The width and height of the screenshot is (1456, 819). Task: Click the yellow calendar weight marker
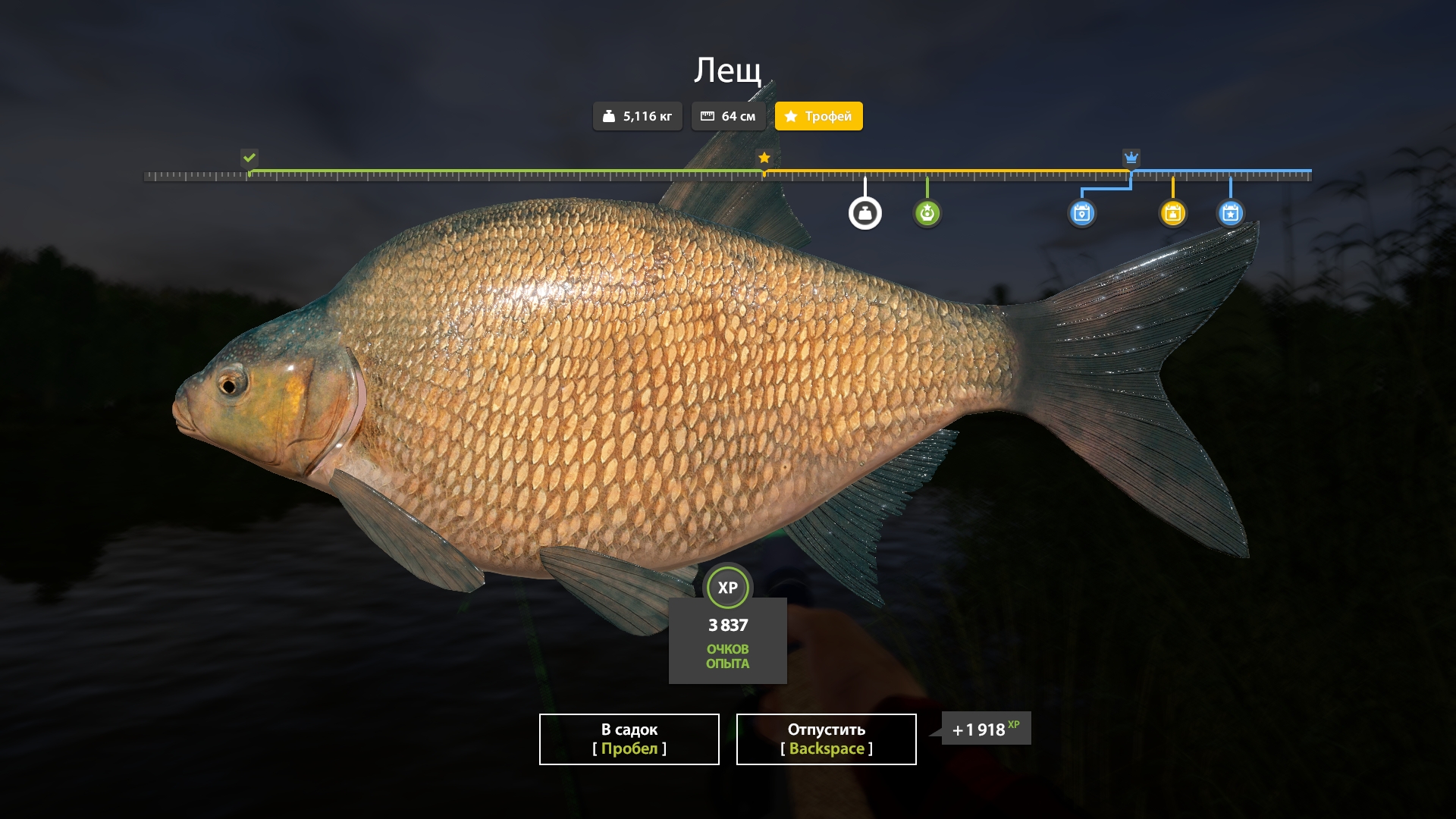coord(1172,213)
